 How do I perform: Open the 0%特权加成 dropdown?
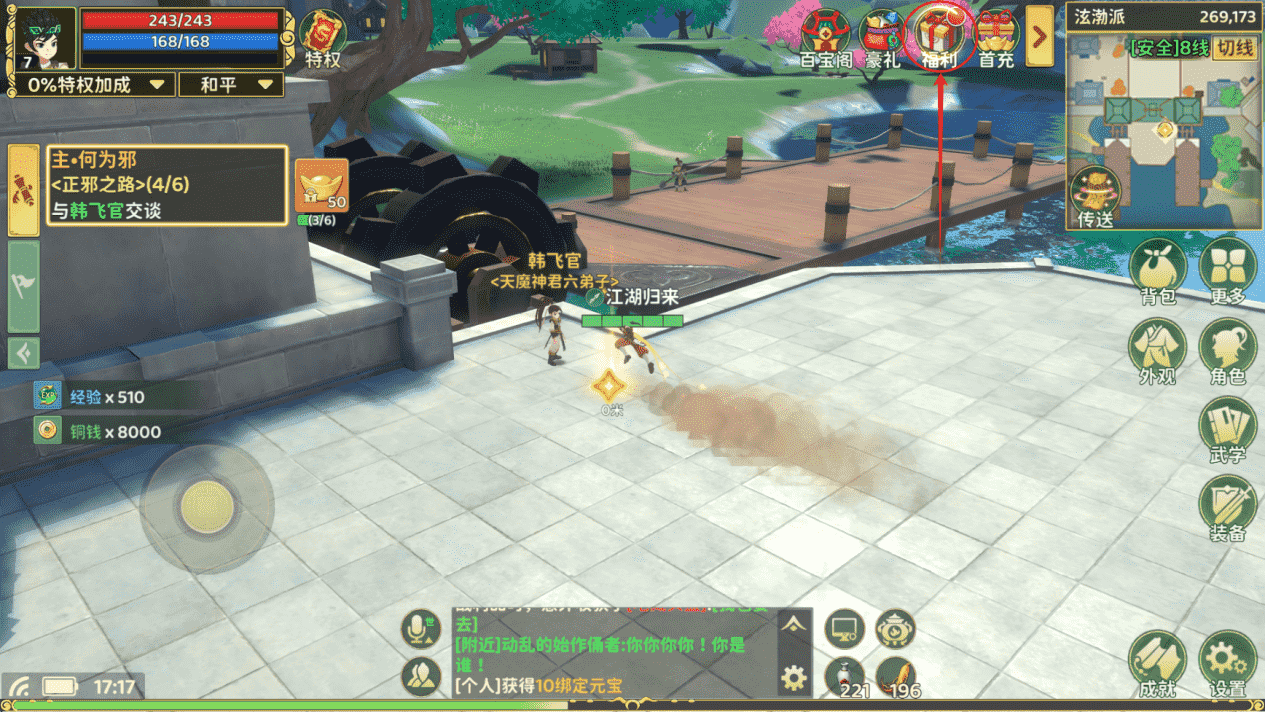pos(96,85)
